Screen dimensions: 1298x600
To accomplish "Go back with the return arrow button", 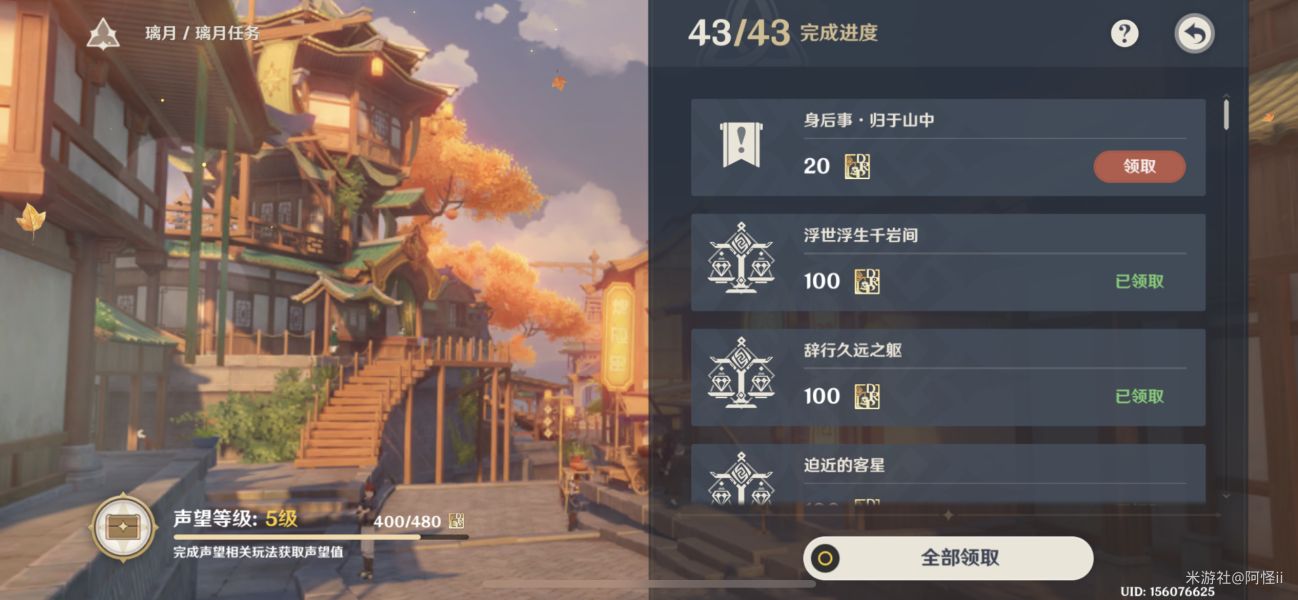I will click(1194, 34).
